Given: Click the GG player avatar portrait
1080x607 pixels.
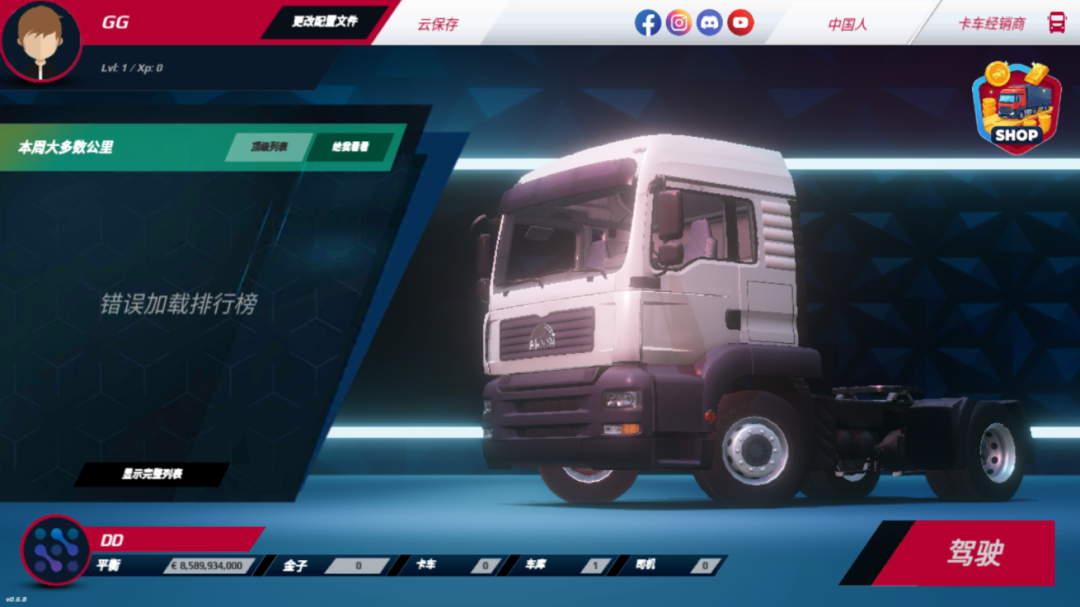Looking at the screenshot, I should click(40, 40).
